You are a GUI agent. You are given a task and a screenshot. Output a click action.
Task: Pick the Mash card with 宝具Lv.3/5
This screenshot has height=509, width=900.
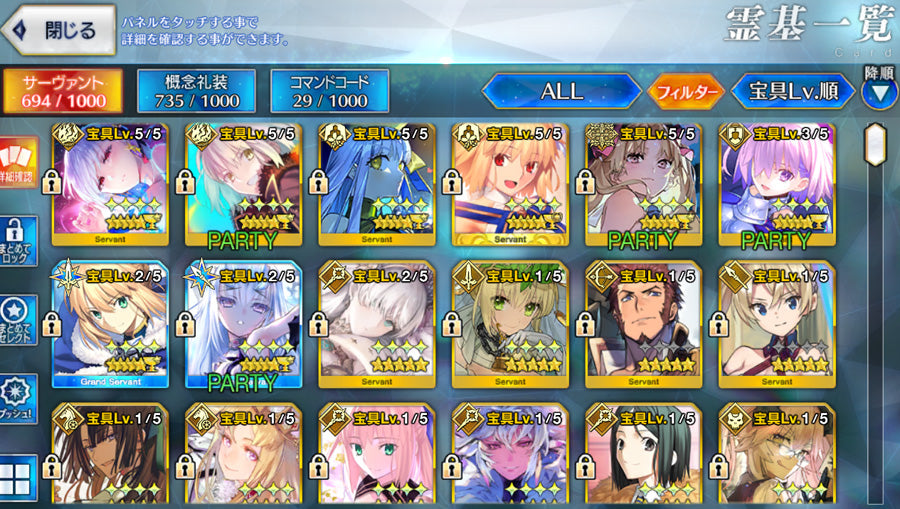pos(776,185)
